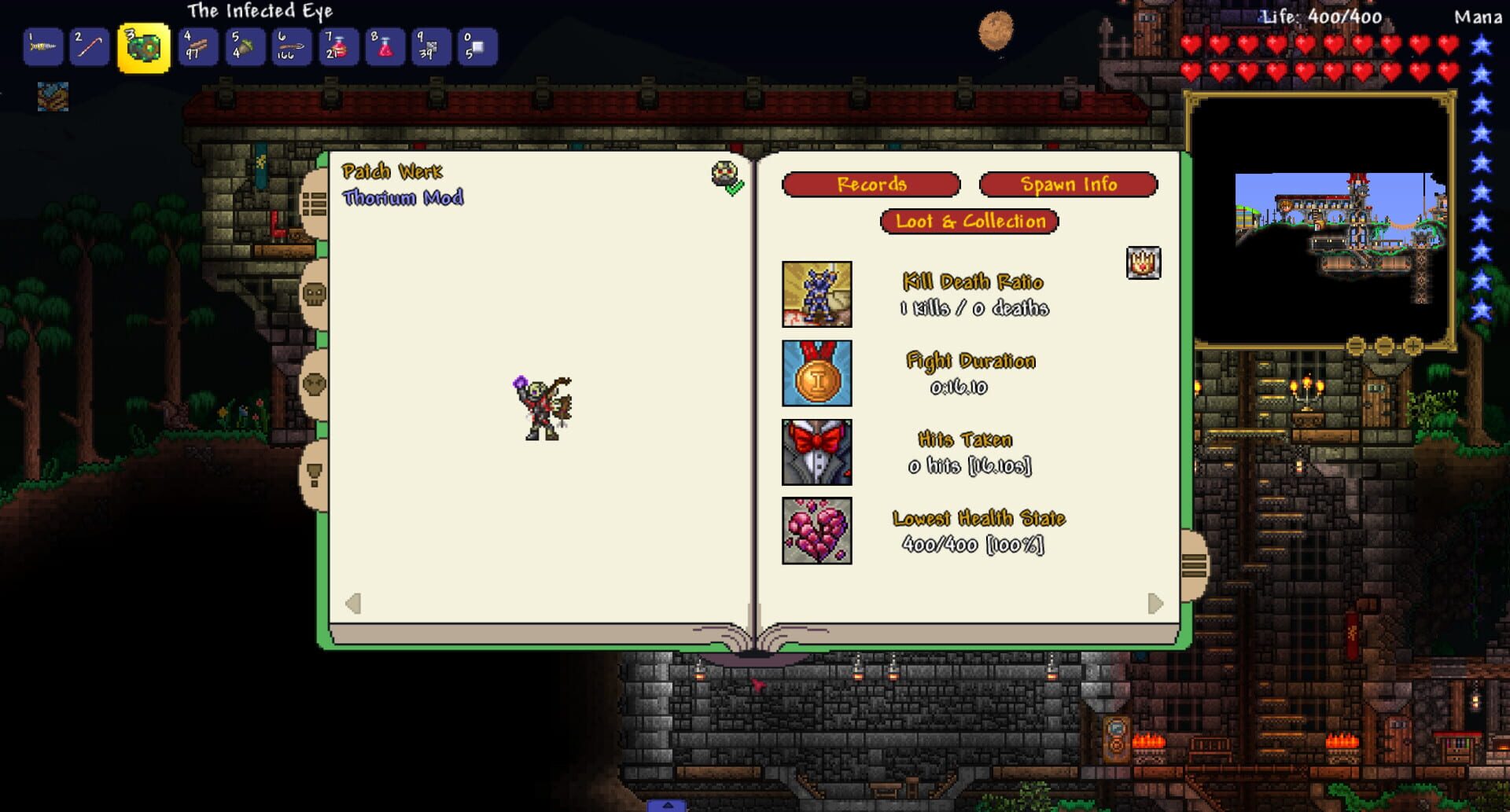Click the Kill Death Ratio trophy icon
The image size is (1510, 812).
(x=816, y=296)
